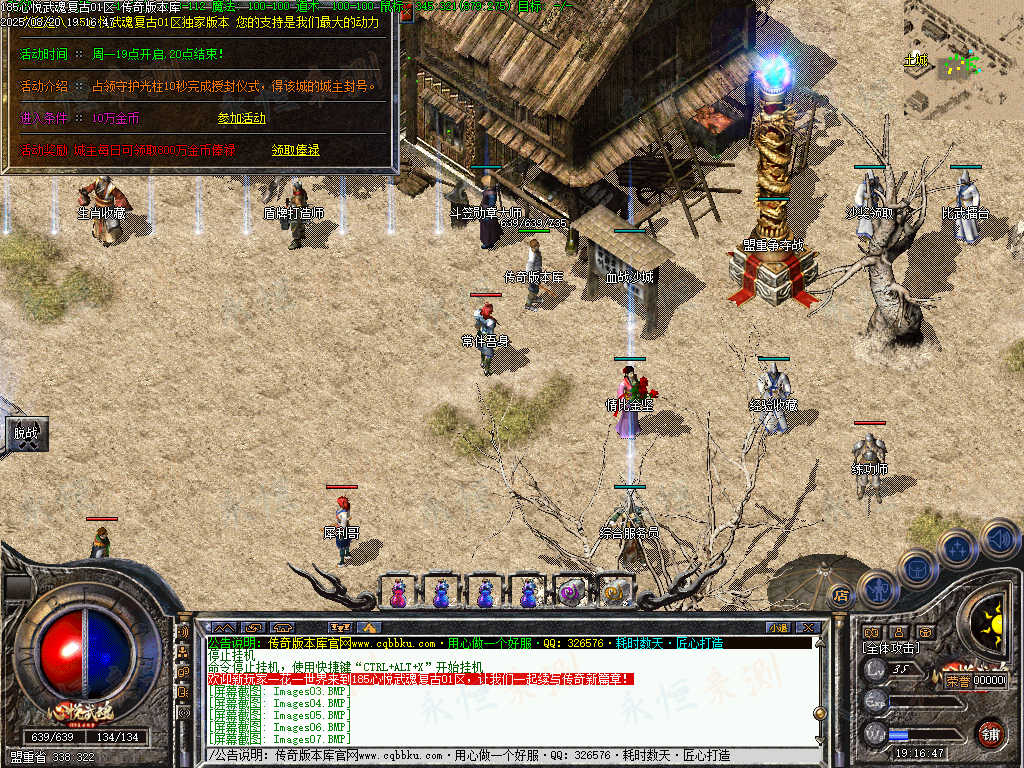Toggle the 脱战 button
The width and height of the screenshot is (1024, 768).
point(26,434)
